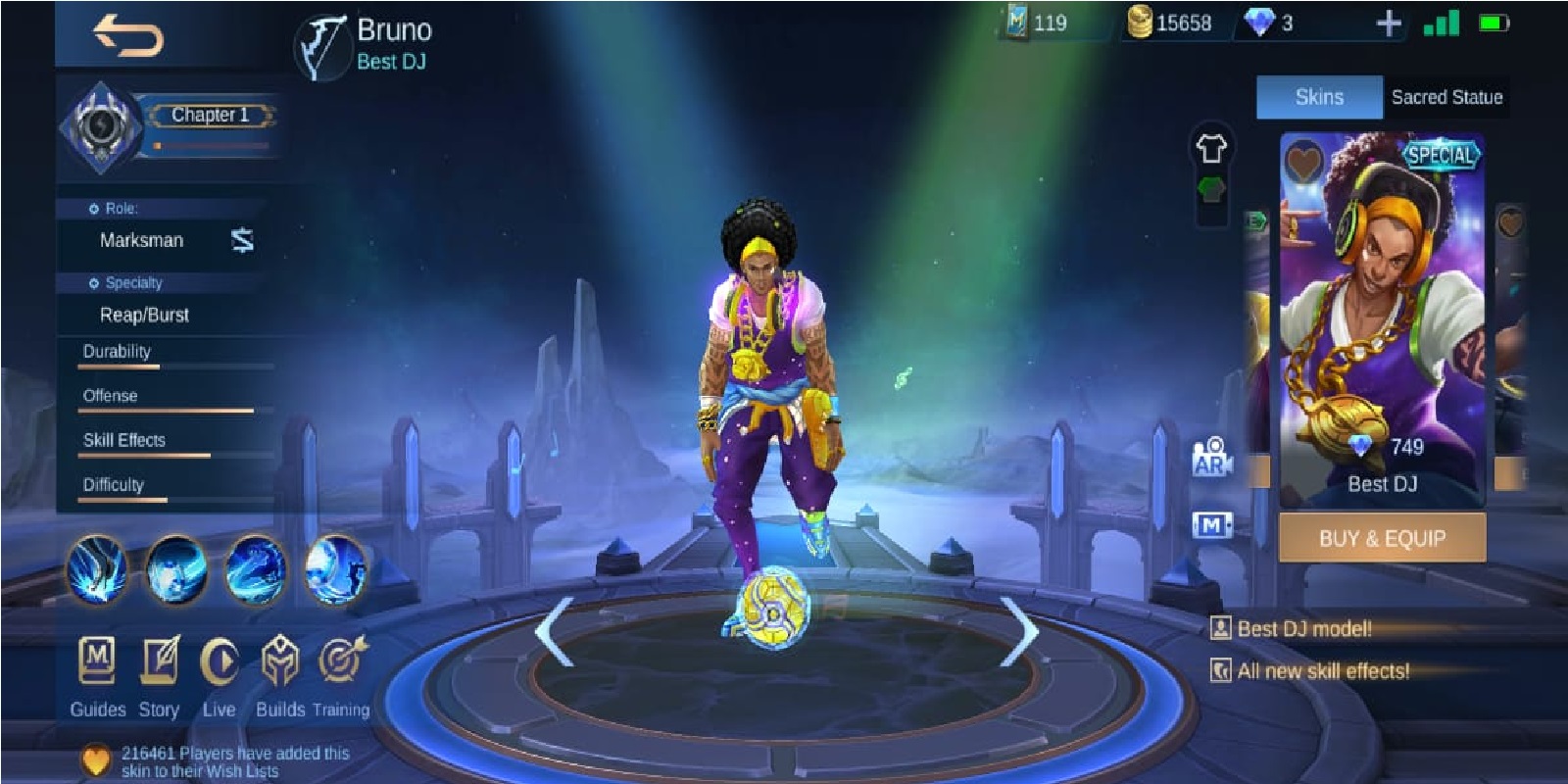Select the Skins tab

[1318, 98]
